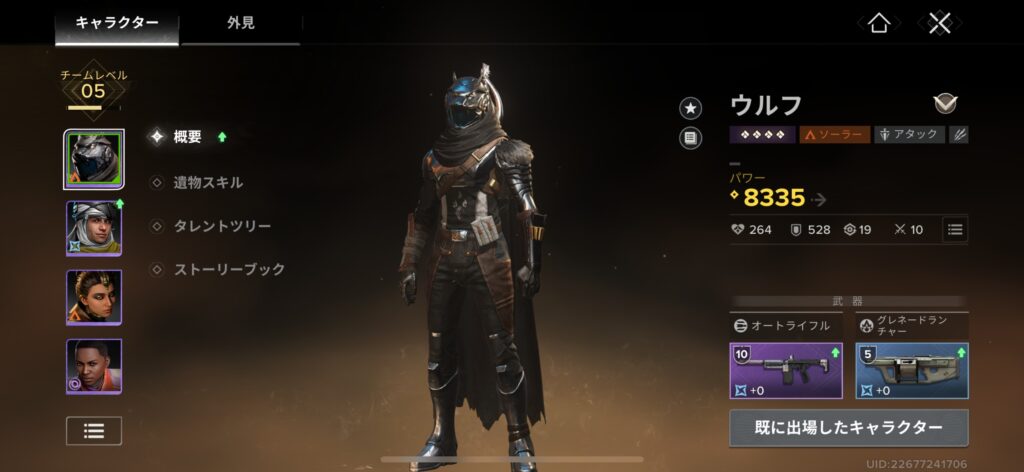The height and width of the screenshot is (472, 1024).
Task: Open the document notes icon
Action: tap(690, 139)
